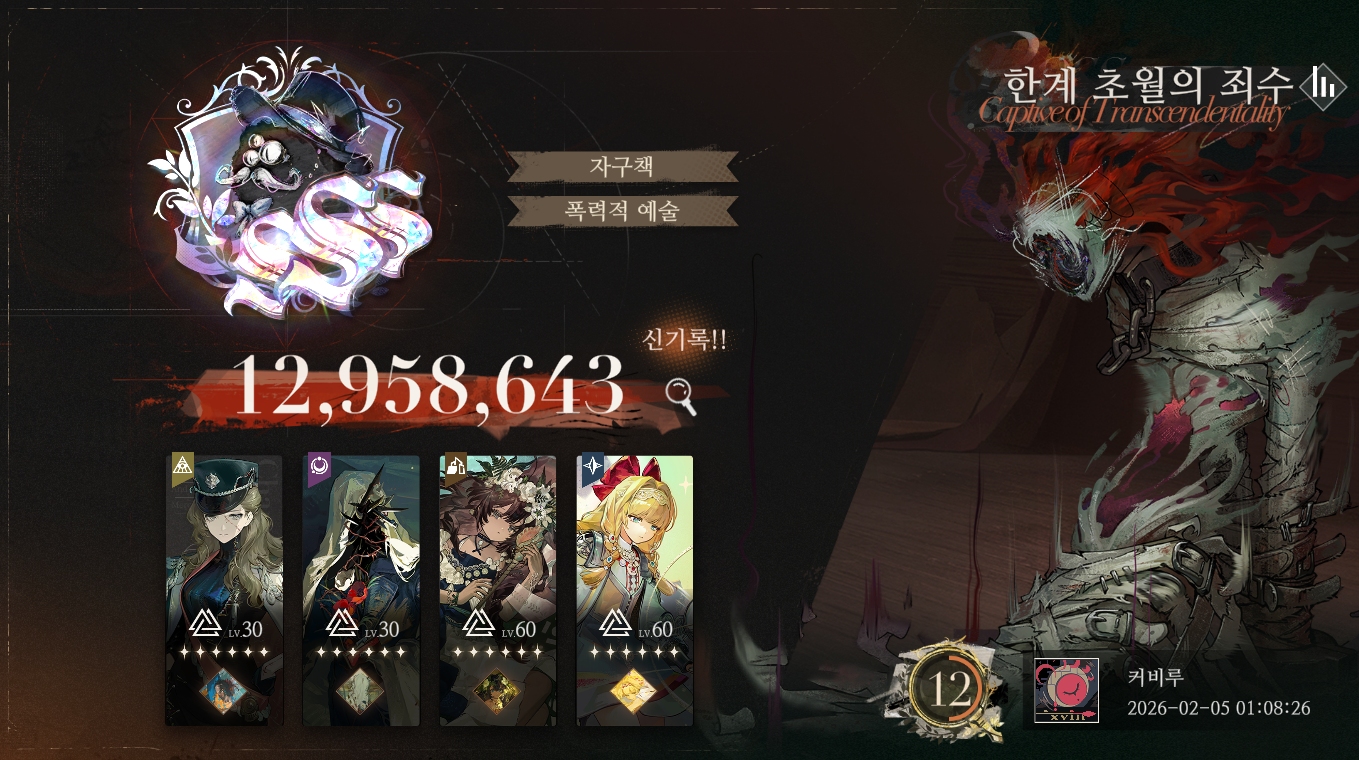Choose the blonde red-bow character card

(635, 589)
